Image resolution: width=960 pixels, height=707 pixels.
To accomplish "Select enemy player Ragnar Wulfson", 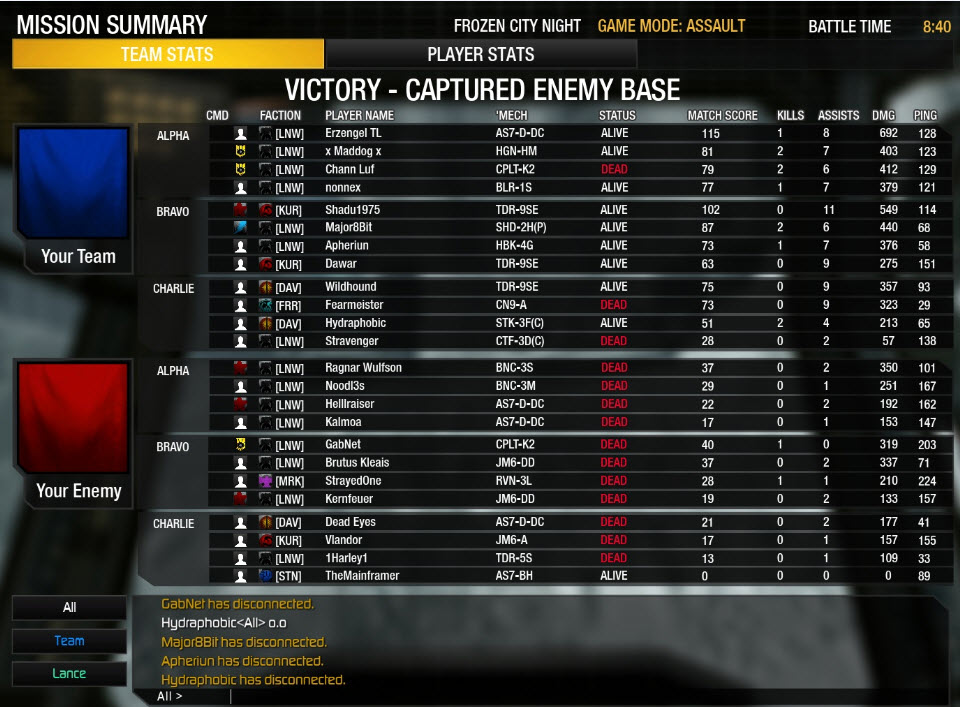I will 363,368.
